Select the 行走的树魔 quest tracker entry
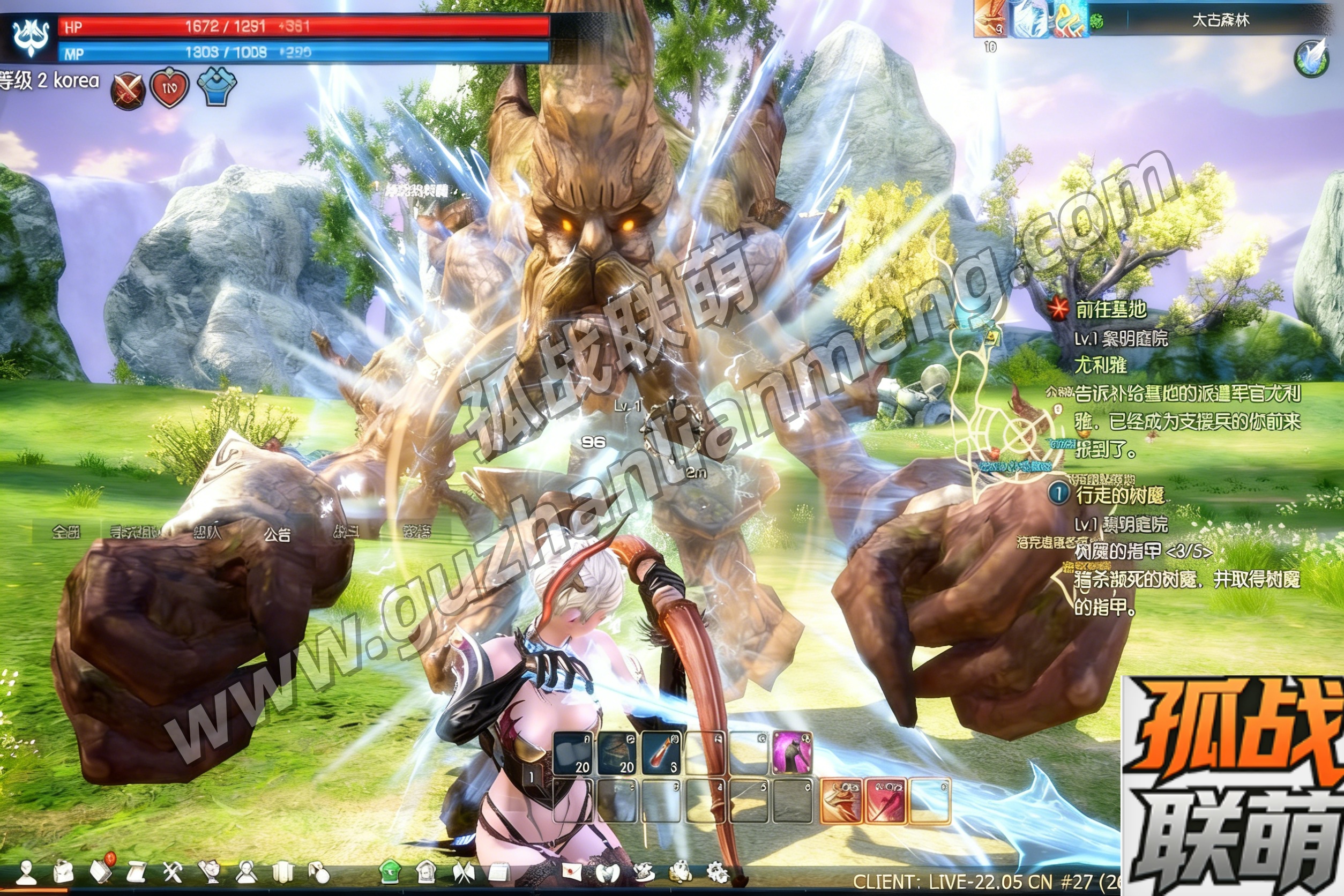1344x896 pixels. tap(1119, 495)
